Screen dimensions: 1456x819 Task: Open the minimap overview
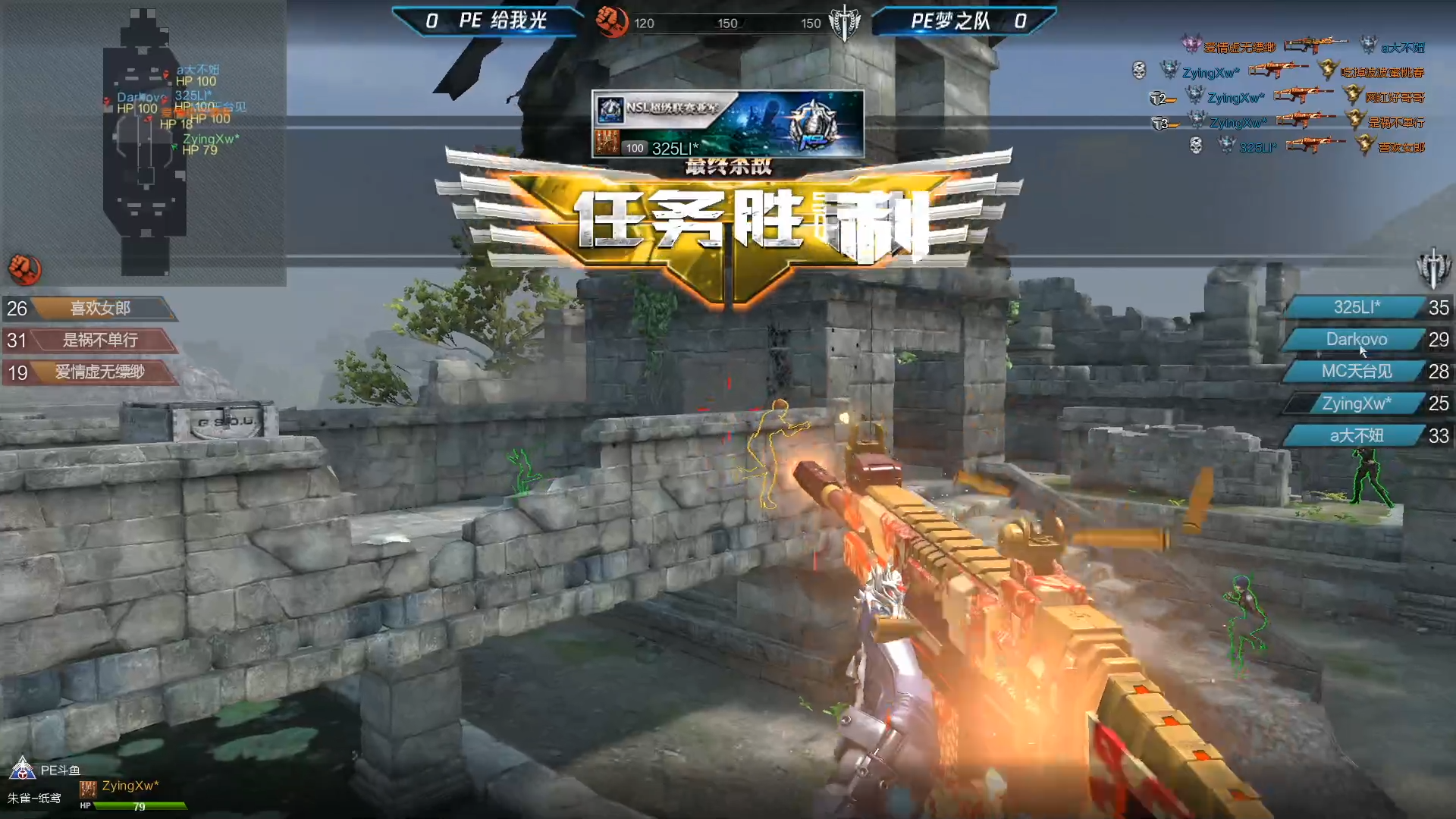[x=146, y=142]
